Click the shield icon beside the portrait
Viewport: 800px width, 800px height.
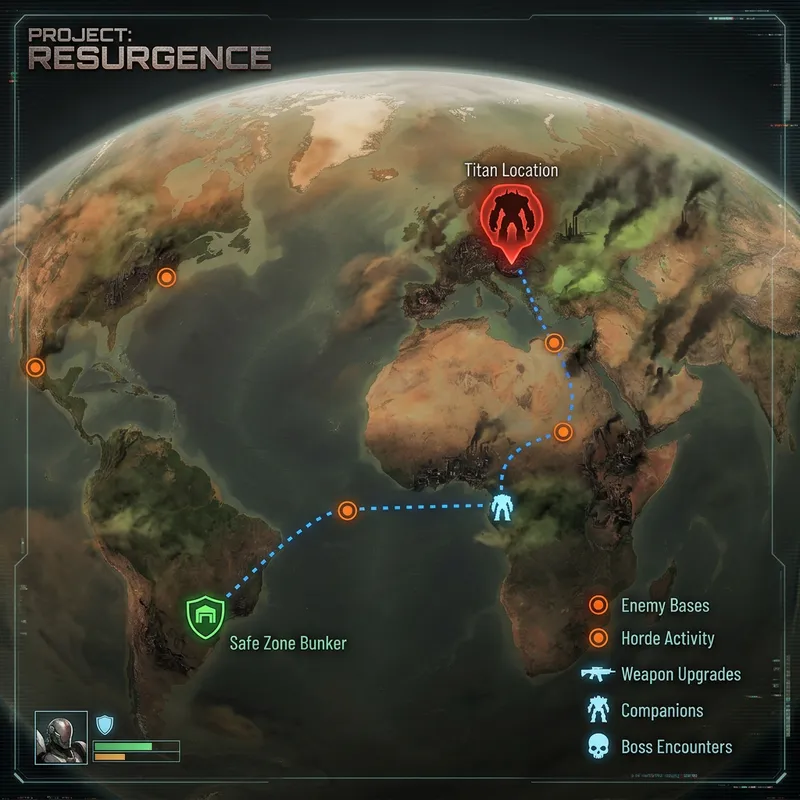[105, 724]
